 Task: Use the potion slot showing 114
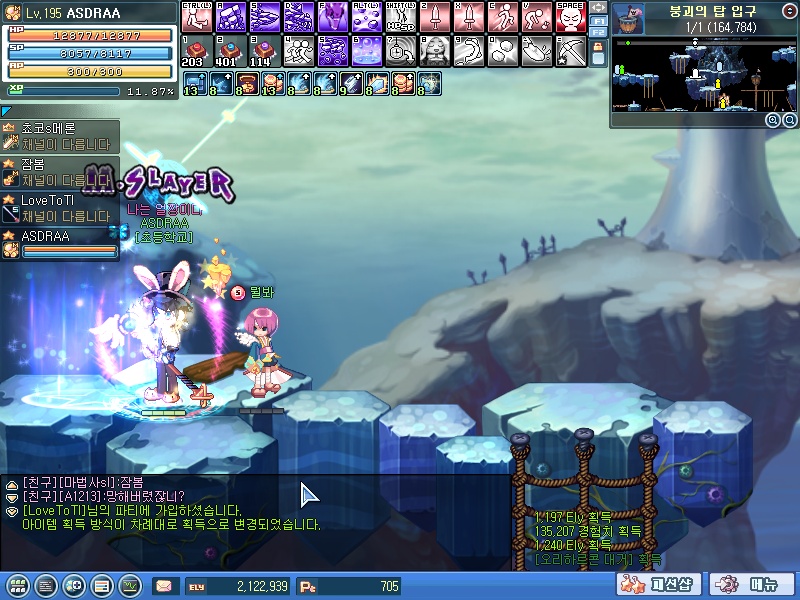[264, 50]
